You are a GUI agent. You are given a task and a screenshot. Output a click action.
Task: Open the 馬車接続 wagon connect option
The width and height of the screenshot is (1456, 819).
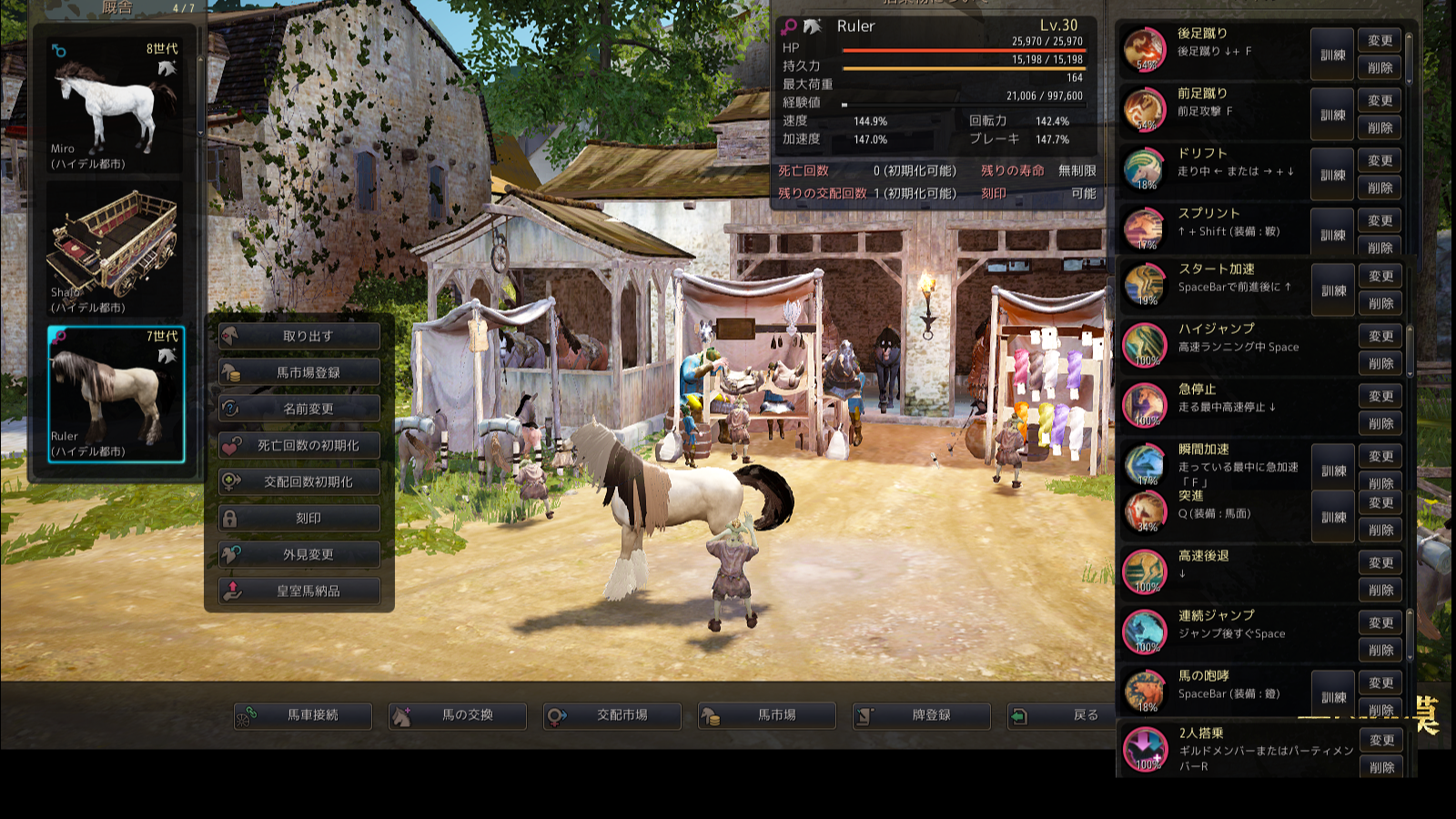pyautogui.click(x=303, y=715)
